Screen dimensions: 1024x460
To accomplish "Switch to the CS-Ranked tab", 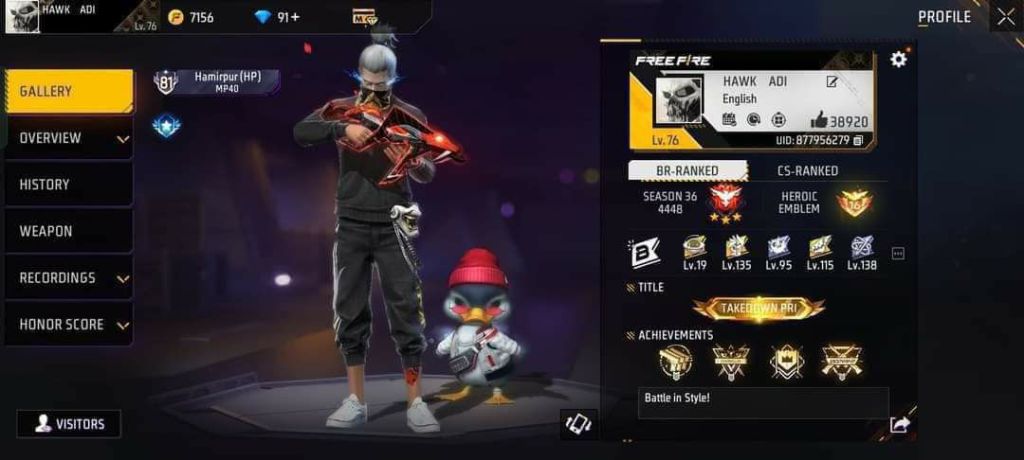I will (808, 171).
